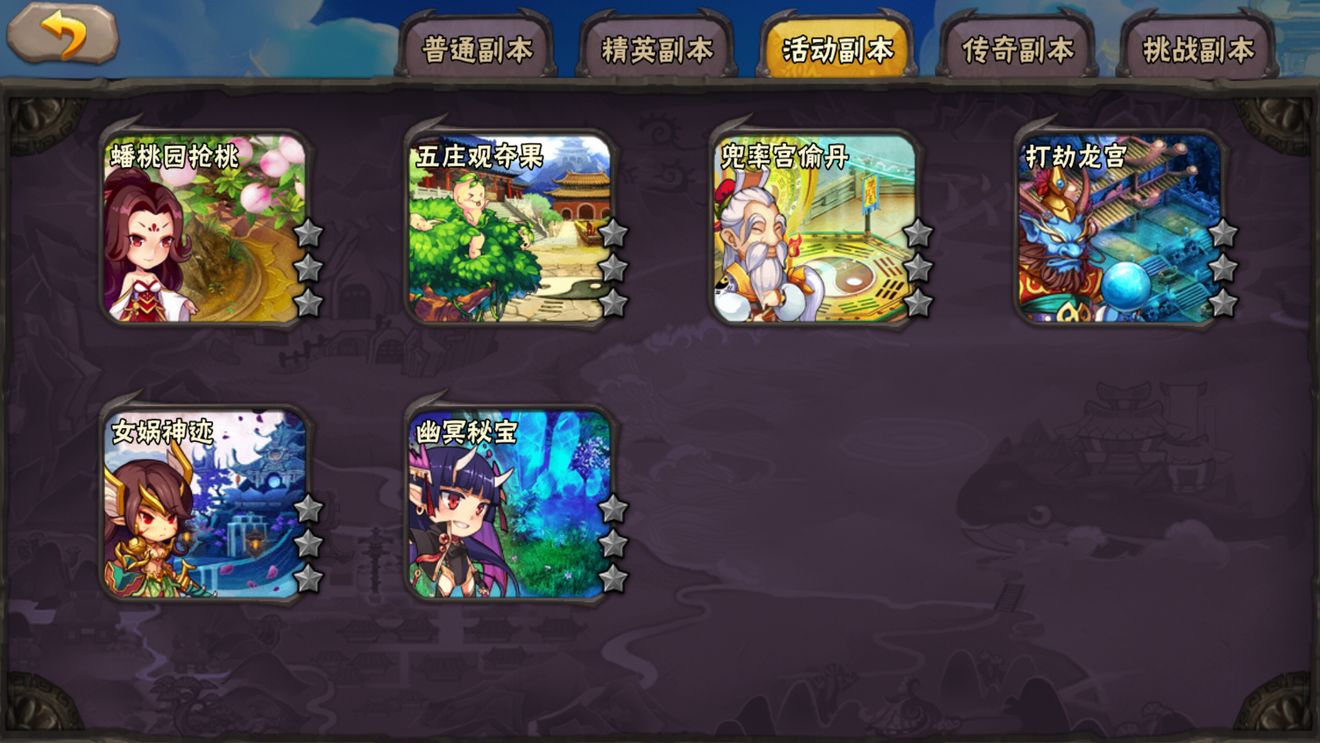Viewport: 1320px width, 743px height.
Task: Select the 幽冥秘宝 dungeon
Action: point(505,500)
